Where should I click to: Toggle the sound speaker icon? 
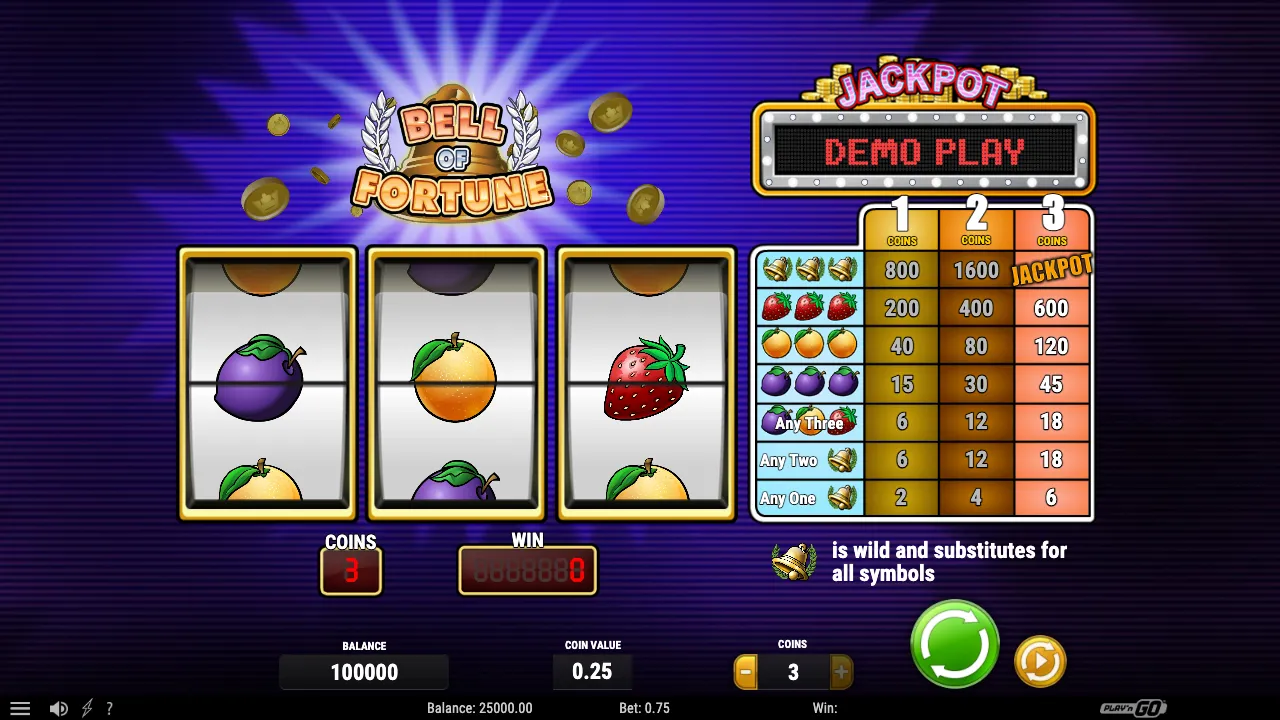pyautogui.click(x=58, y=708)
